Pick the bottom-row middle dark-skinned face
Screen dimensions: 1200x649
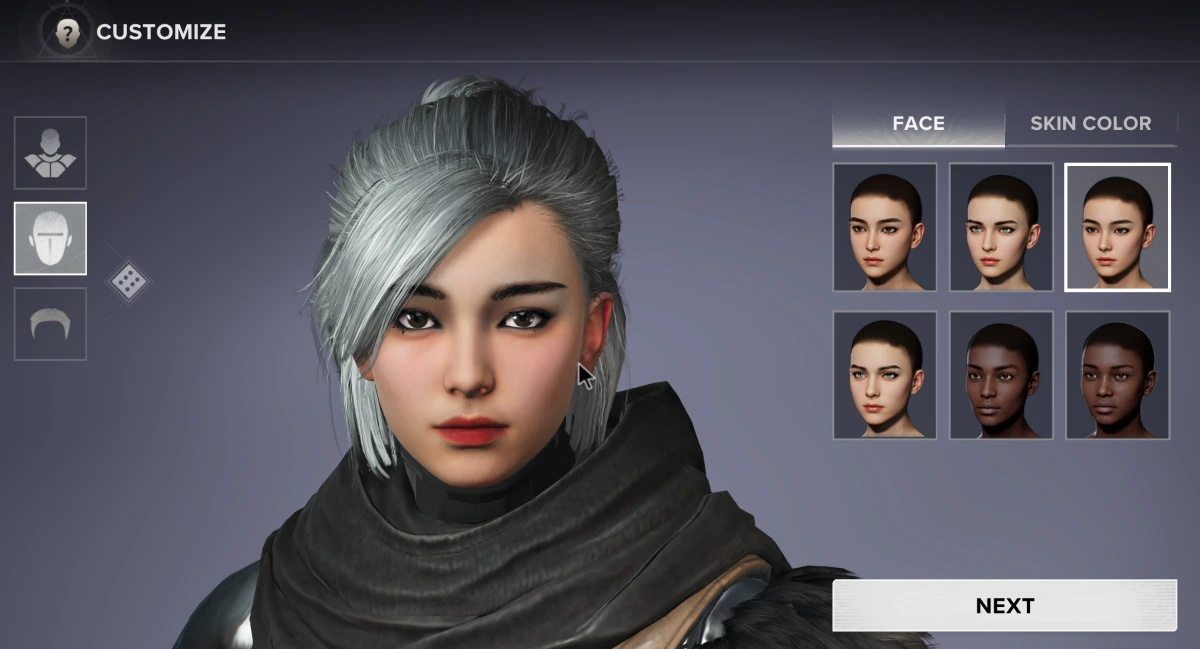(x=1001, y=375)
